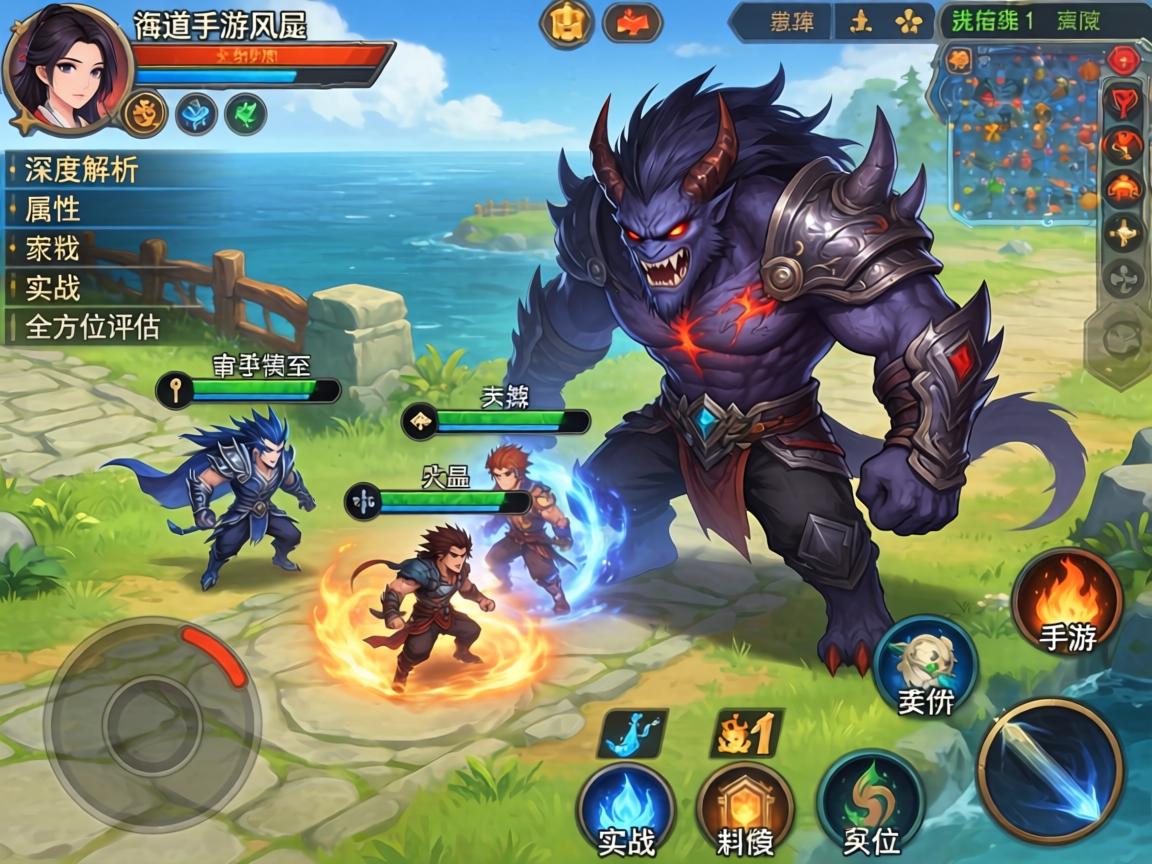Click the red-orange icon beside the golden crest
The height and width of the screenshot is (864, 1152).
632,23
